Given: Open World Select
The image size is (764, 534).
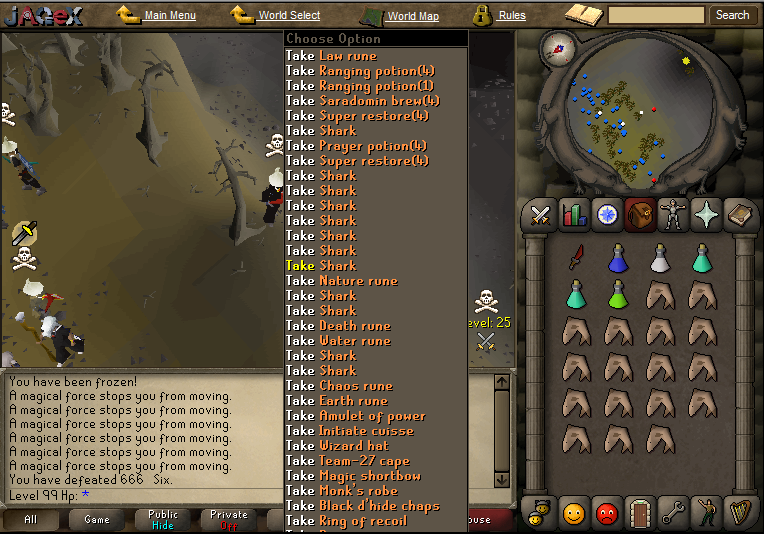Looking at the screenshot, I should tap(289, 16).
